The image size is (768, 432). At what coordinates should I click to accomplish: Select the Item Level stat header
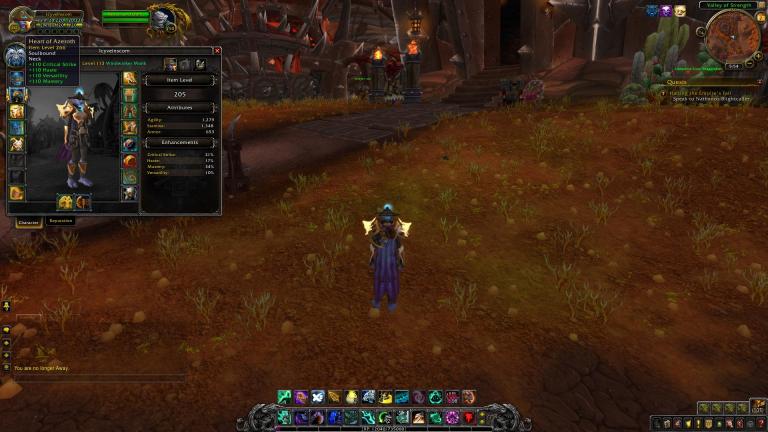tap(180, 80)
